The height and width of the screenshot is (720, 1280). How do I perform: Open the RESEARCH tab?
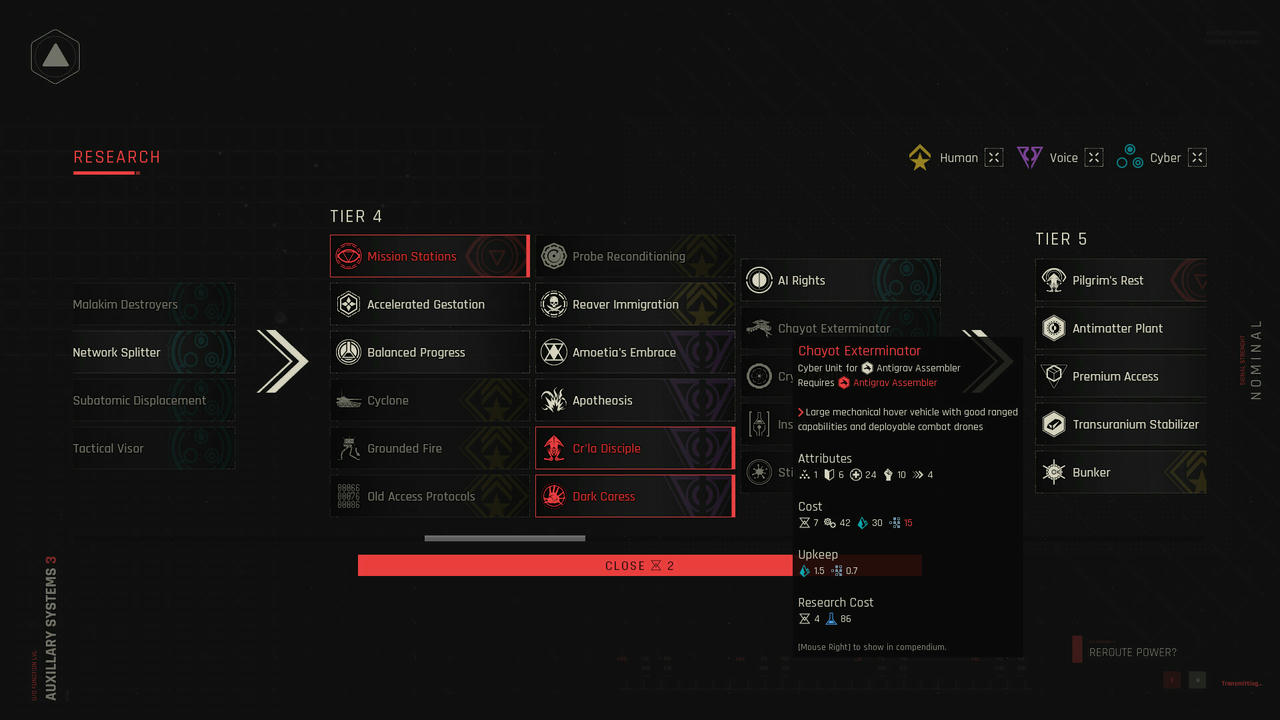tap(116, 157)
